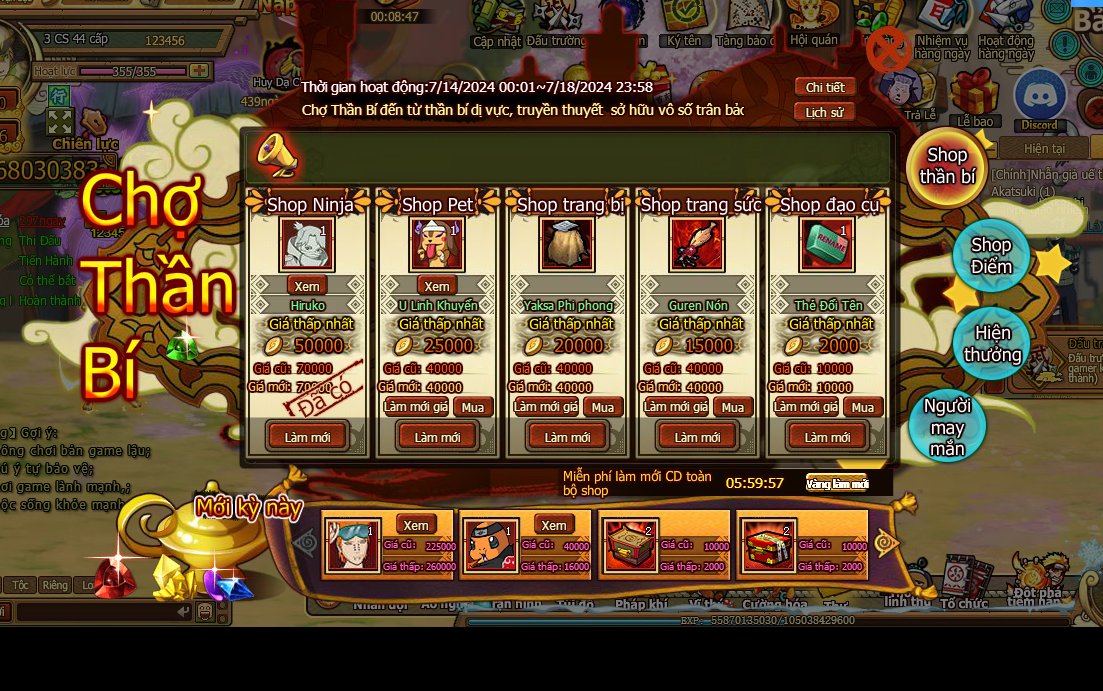The width and height of the screenshot is (1103, 691).
Task: Click Xem under the U Linh Khuyển pet
Action: point(437,286)
